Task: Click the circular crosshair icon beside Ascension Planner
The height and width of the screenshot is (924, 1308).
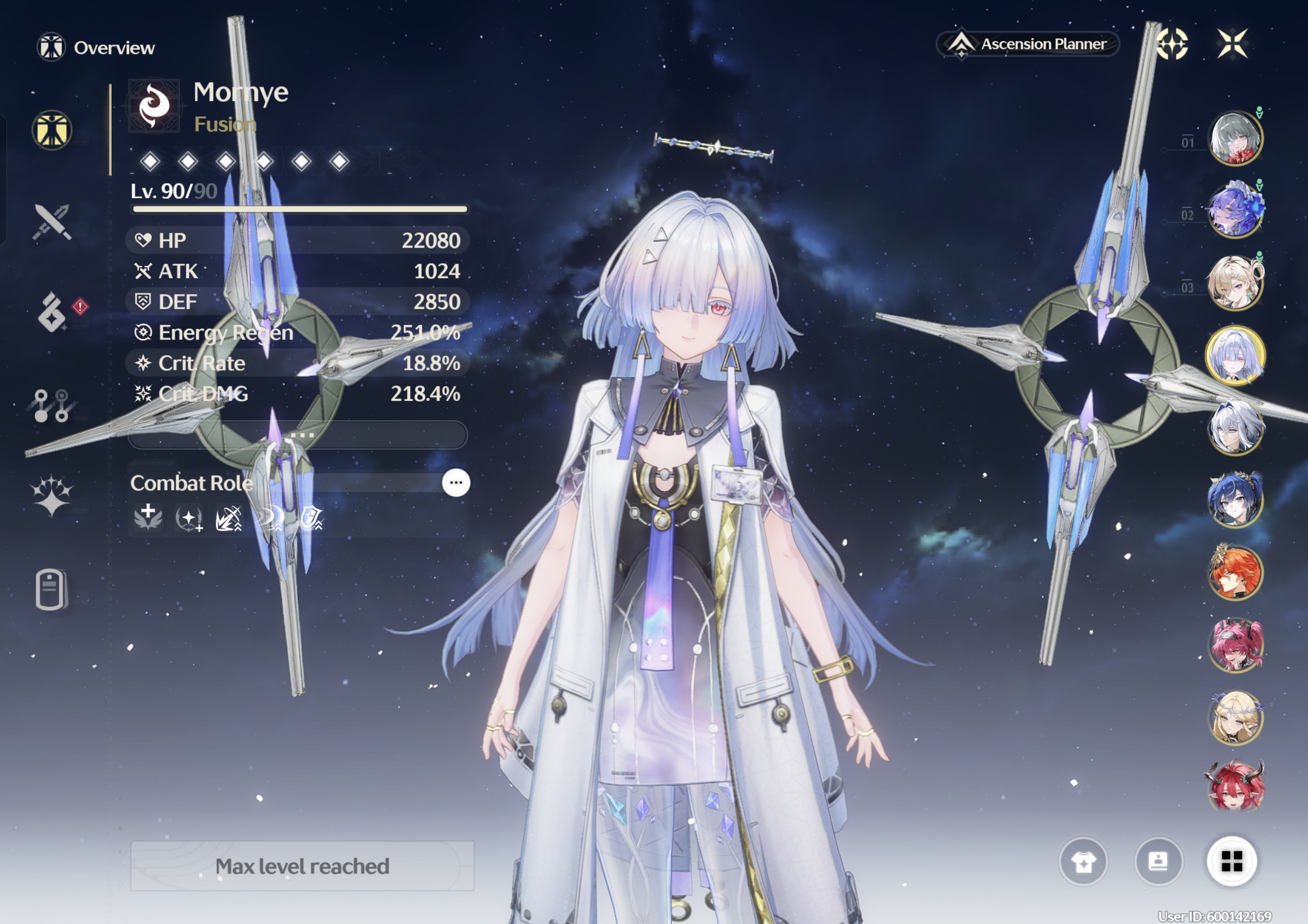Action: tap(1172, 44)
